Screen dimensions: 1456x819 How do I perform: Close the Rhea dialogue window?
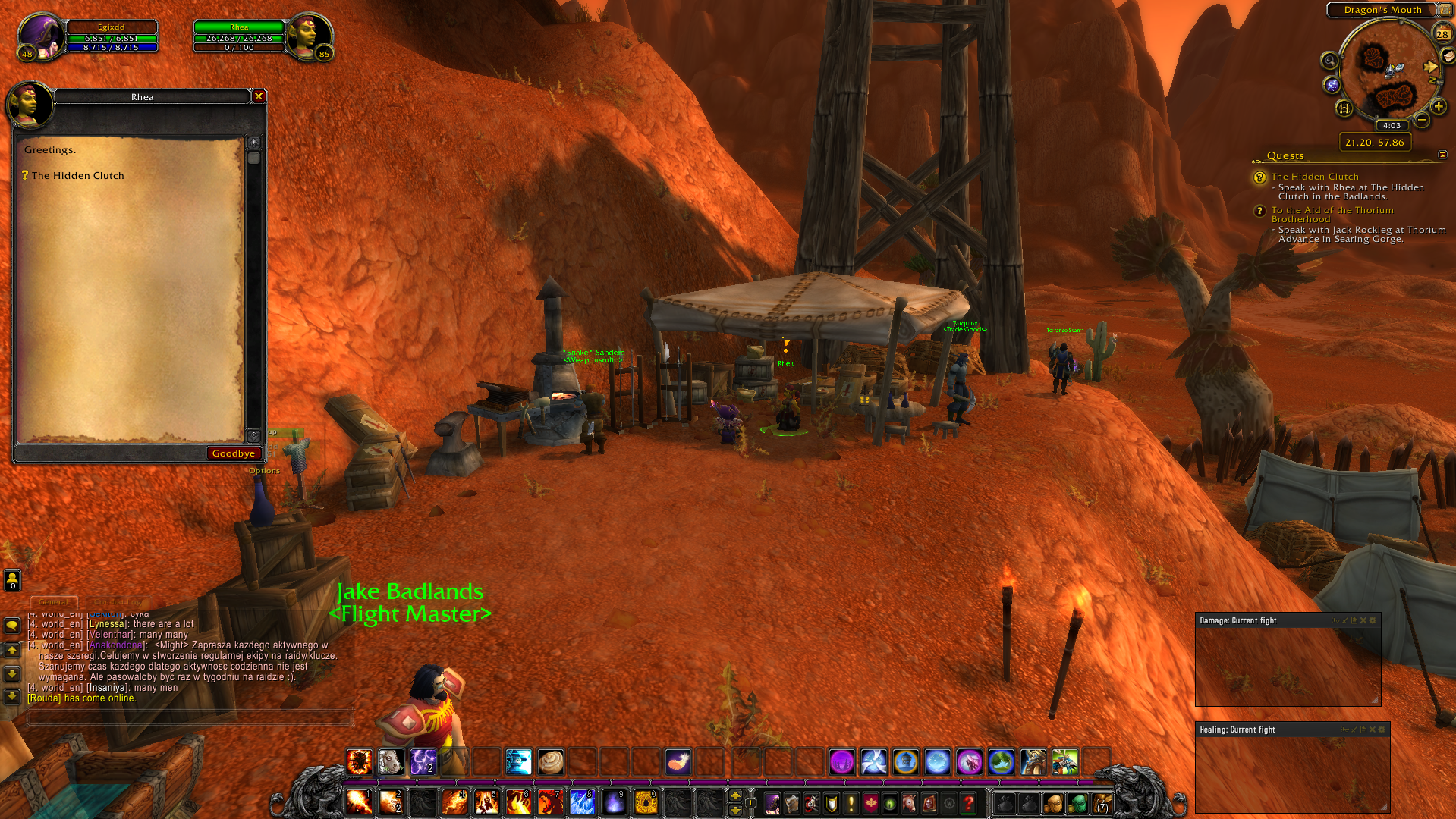coord(259,96)
